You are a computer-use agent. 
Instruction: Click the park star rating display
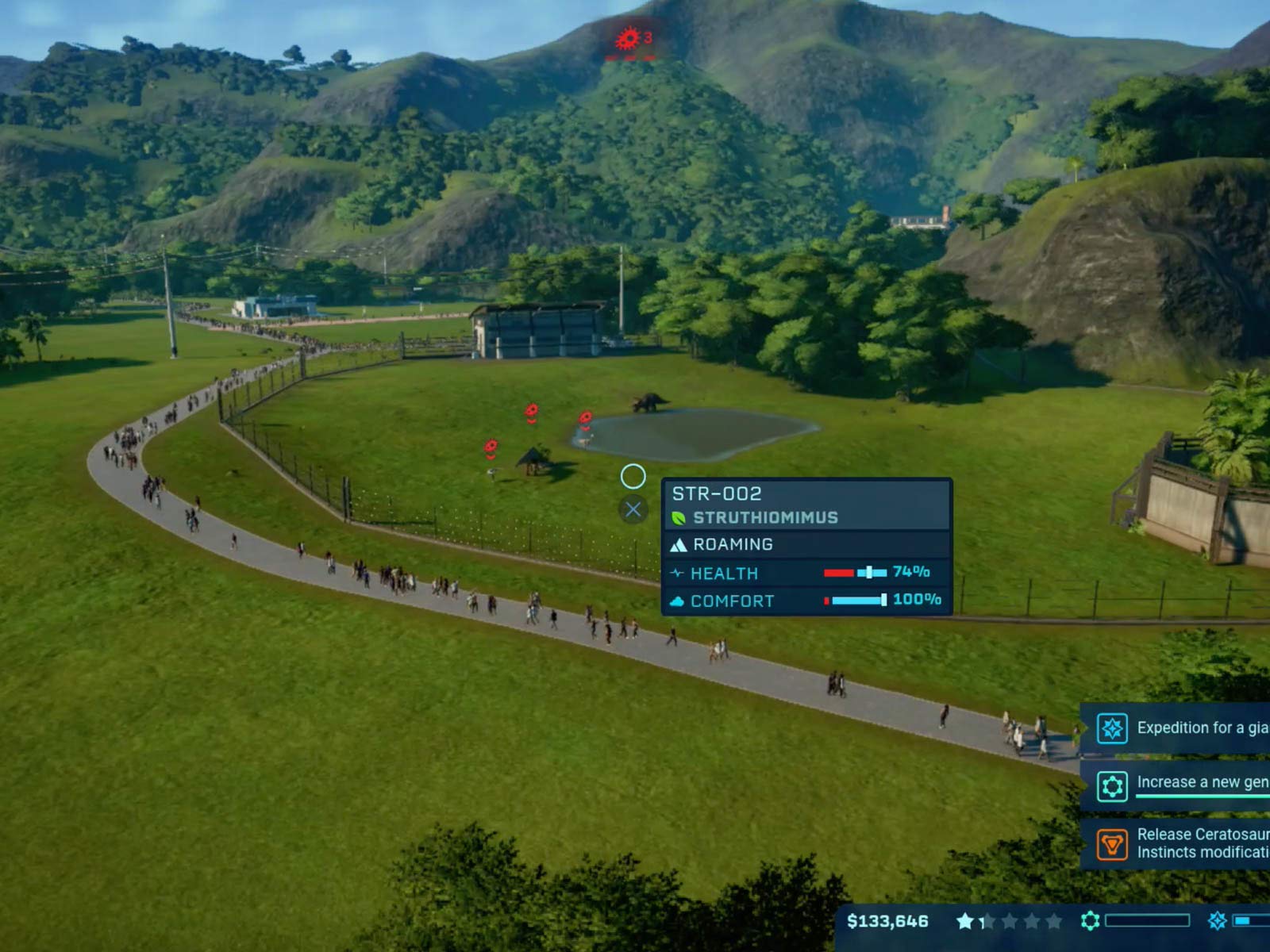1008,922
